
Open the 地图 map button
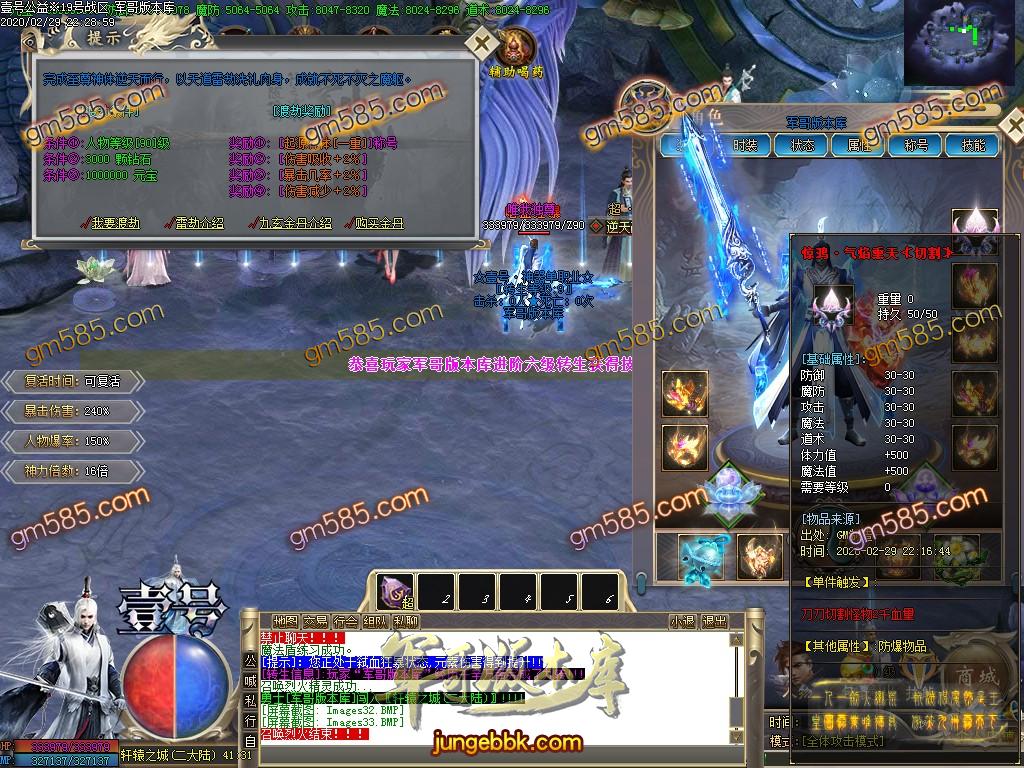[285, 621]
